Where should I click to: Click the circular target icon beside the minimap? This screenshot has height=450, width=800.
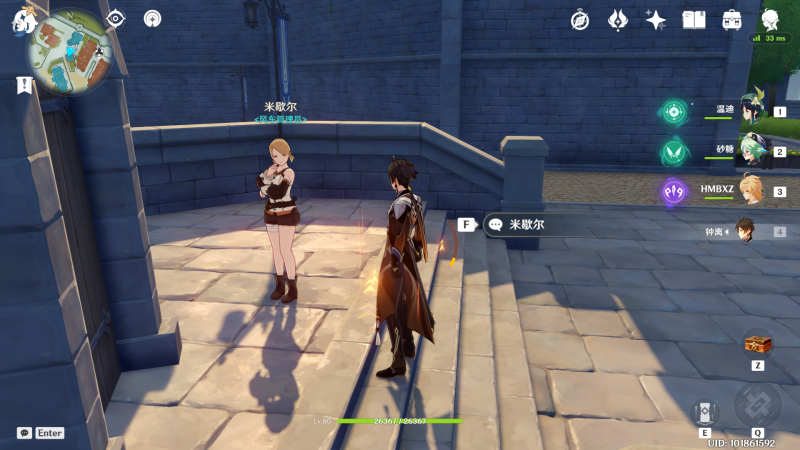pos(152,18)
